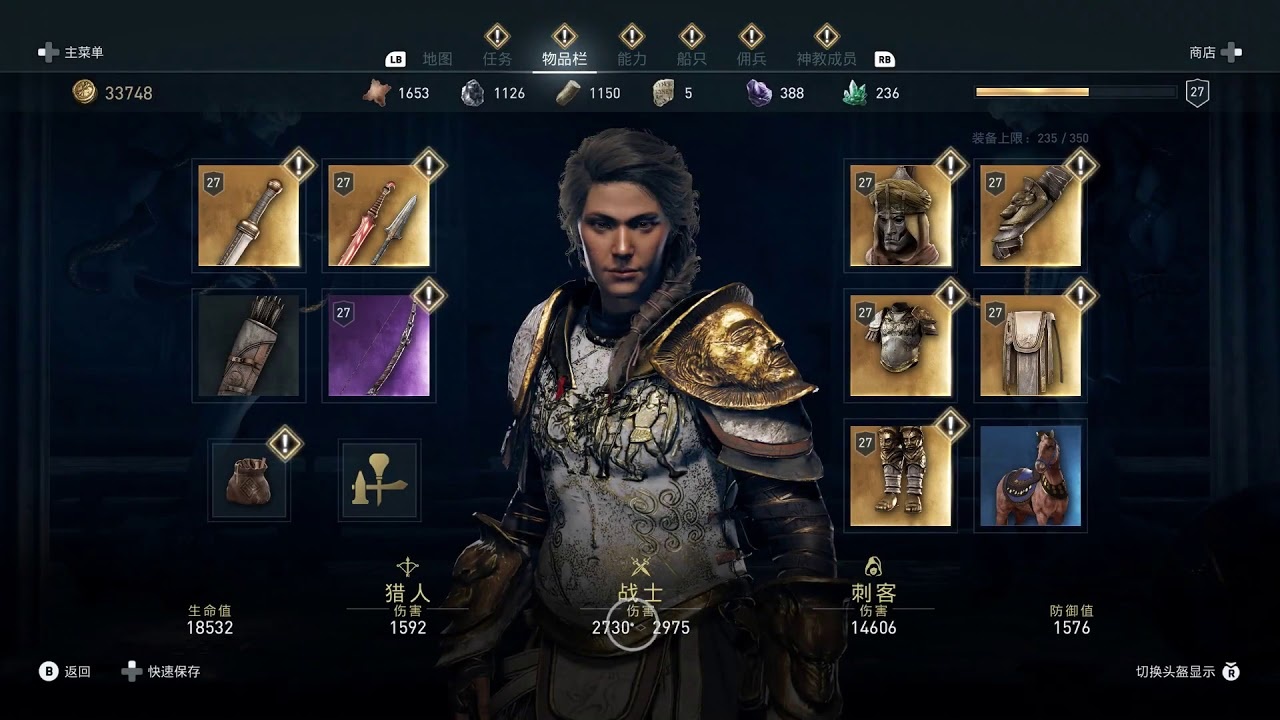Select the masked helmet slot
This screenshot has width=1280, height=720.
coord(901,216)
